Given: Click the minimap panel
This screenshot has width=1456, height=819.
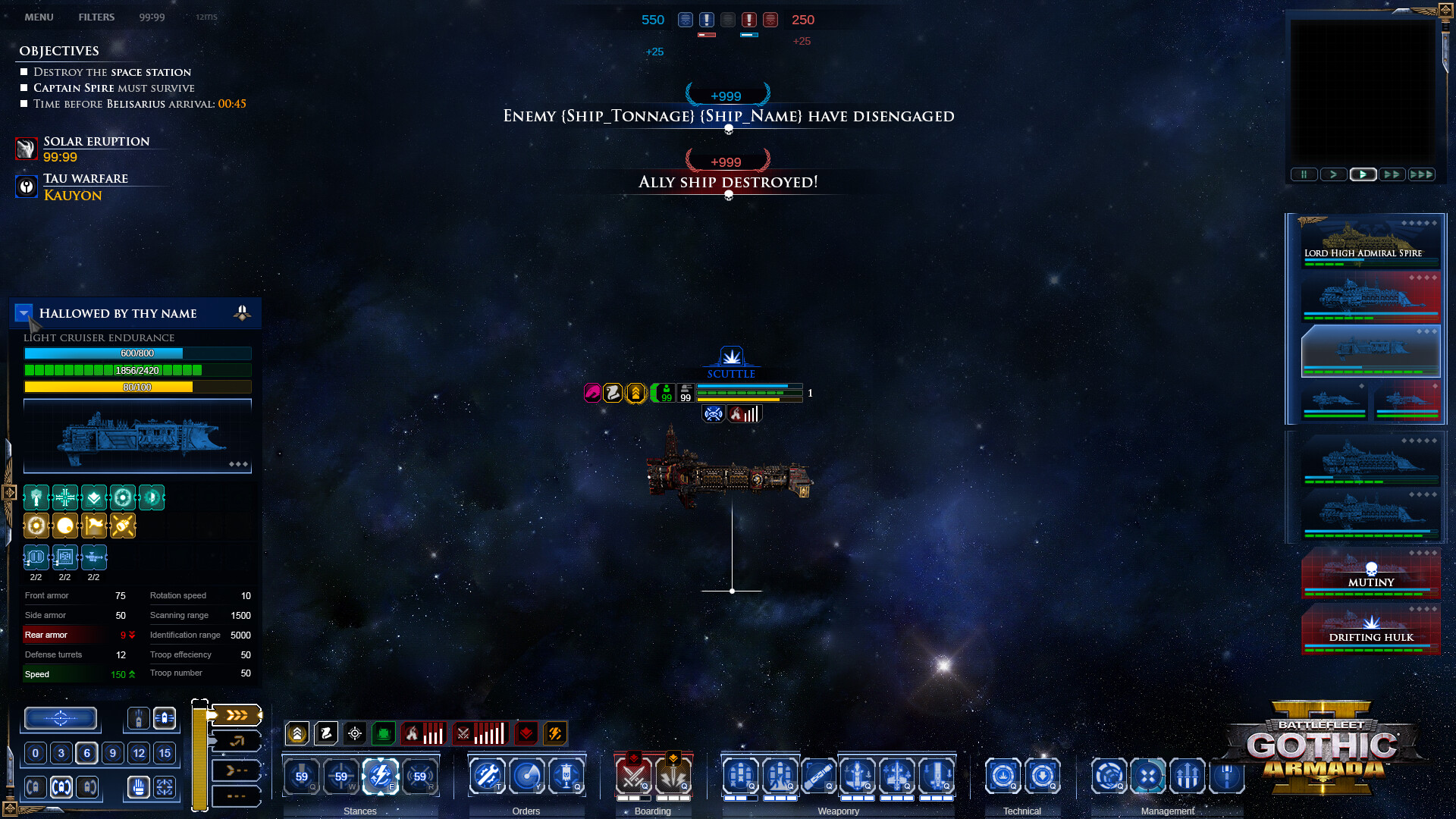Looking at the screenshot, I should click(1363, 89).
